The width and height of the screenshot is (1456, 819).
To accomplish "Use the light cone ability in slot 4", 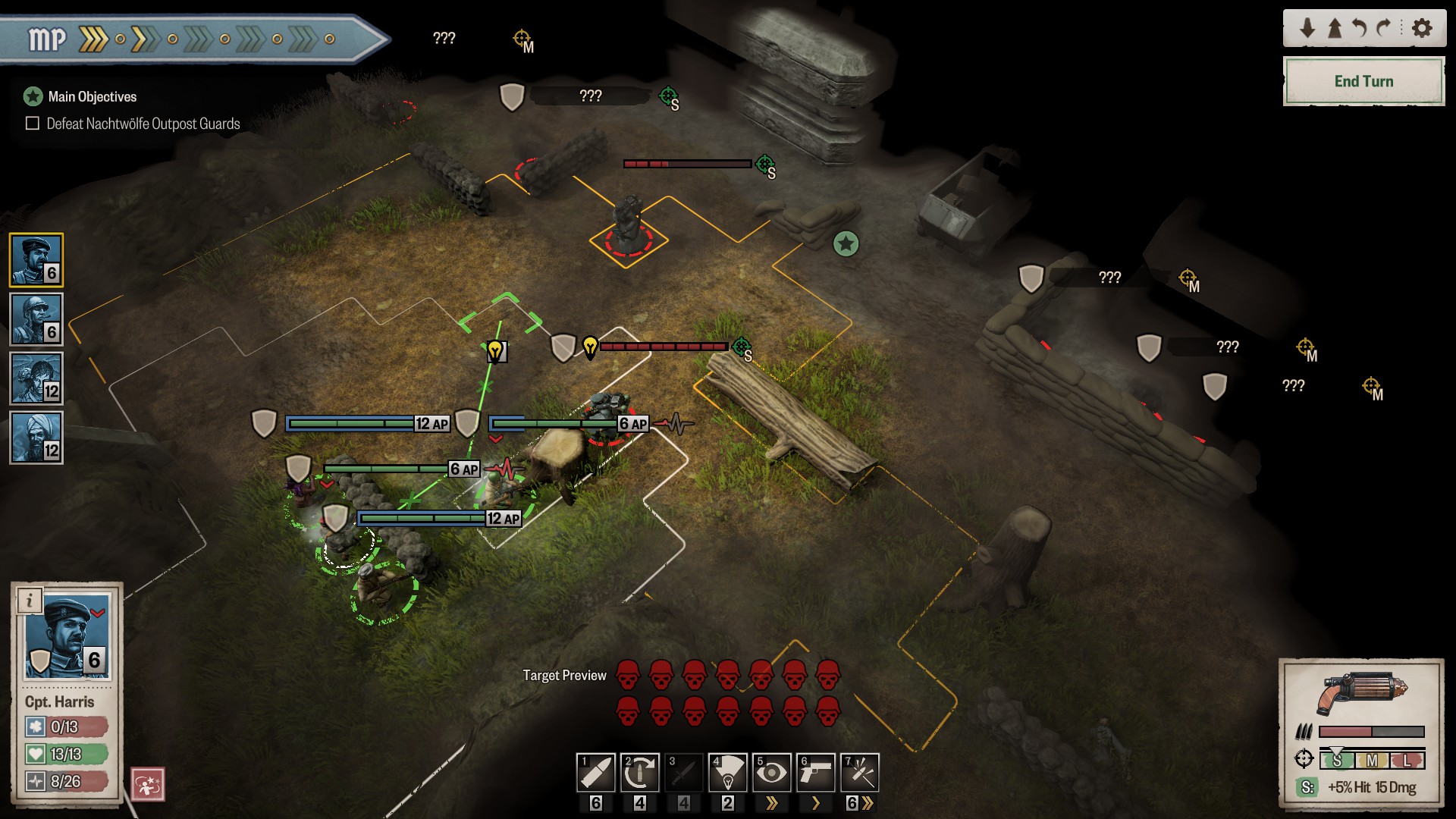I will pos(728,773).
